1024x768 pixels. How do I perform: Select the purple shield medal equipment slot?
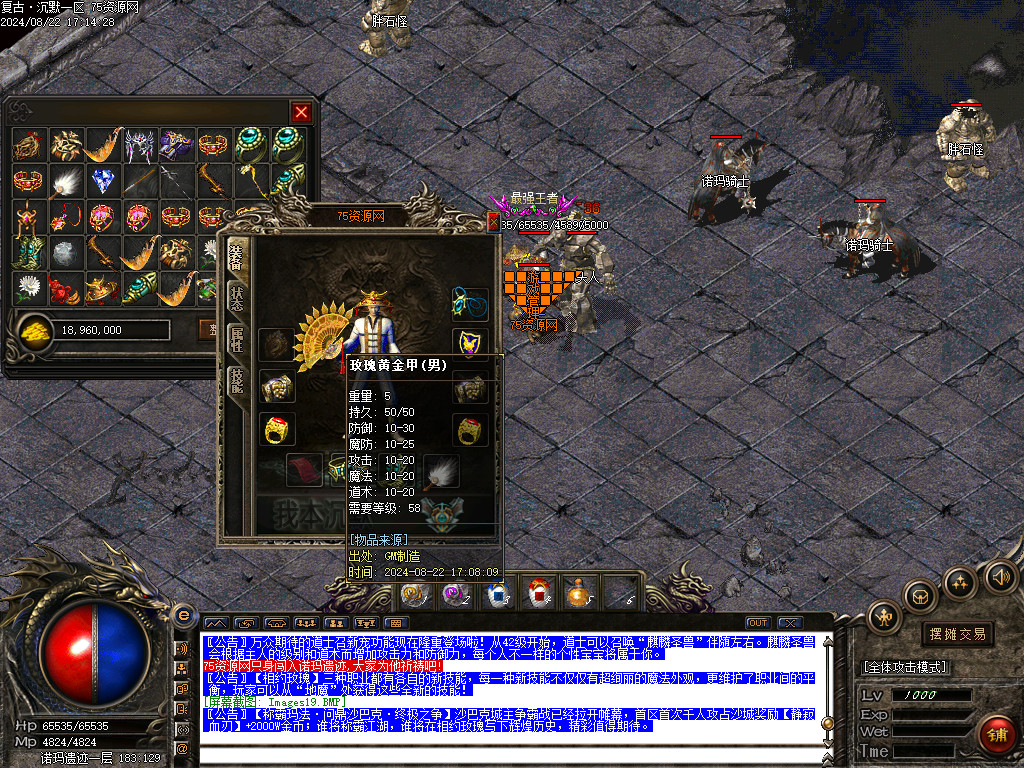(469, 342)
